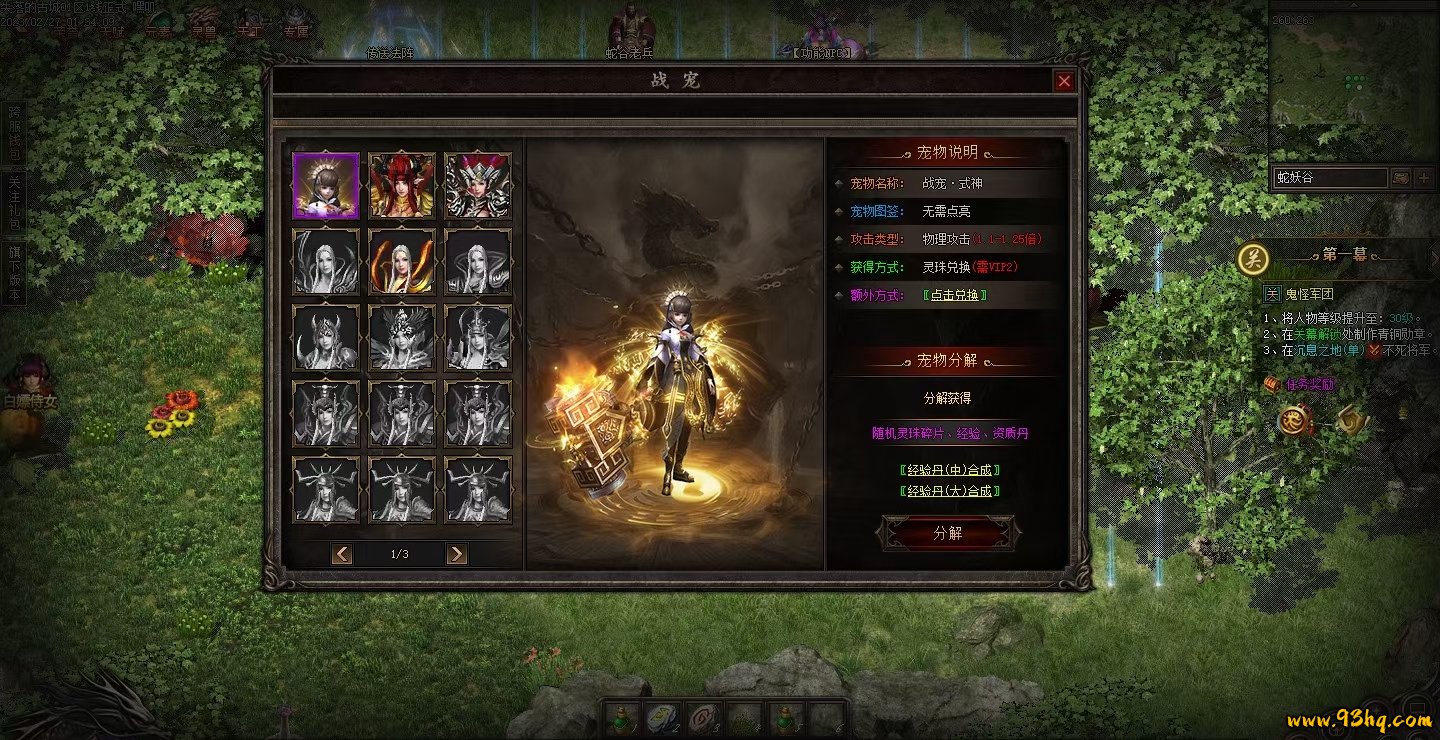Select the feather-crowned silver-haired pet portrait
1440x740 pixels.
(478, 186)
